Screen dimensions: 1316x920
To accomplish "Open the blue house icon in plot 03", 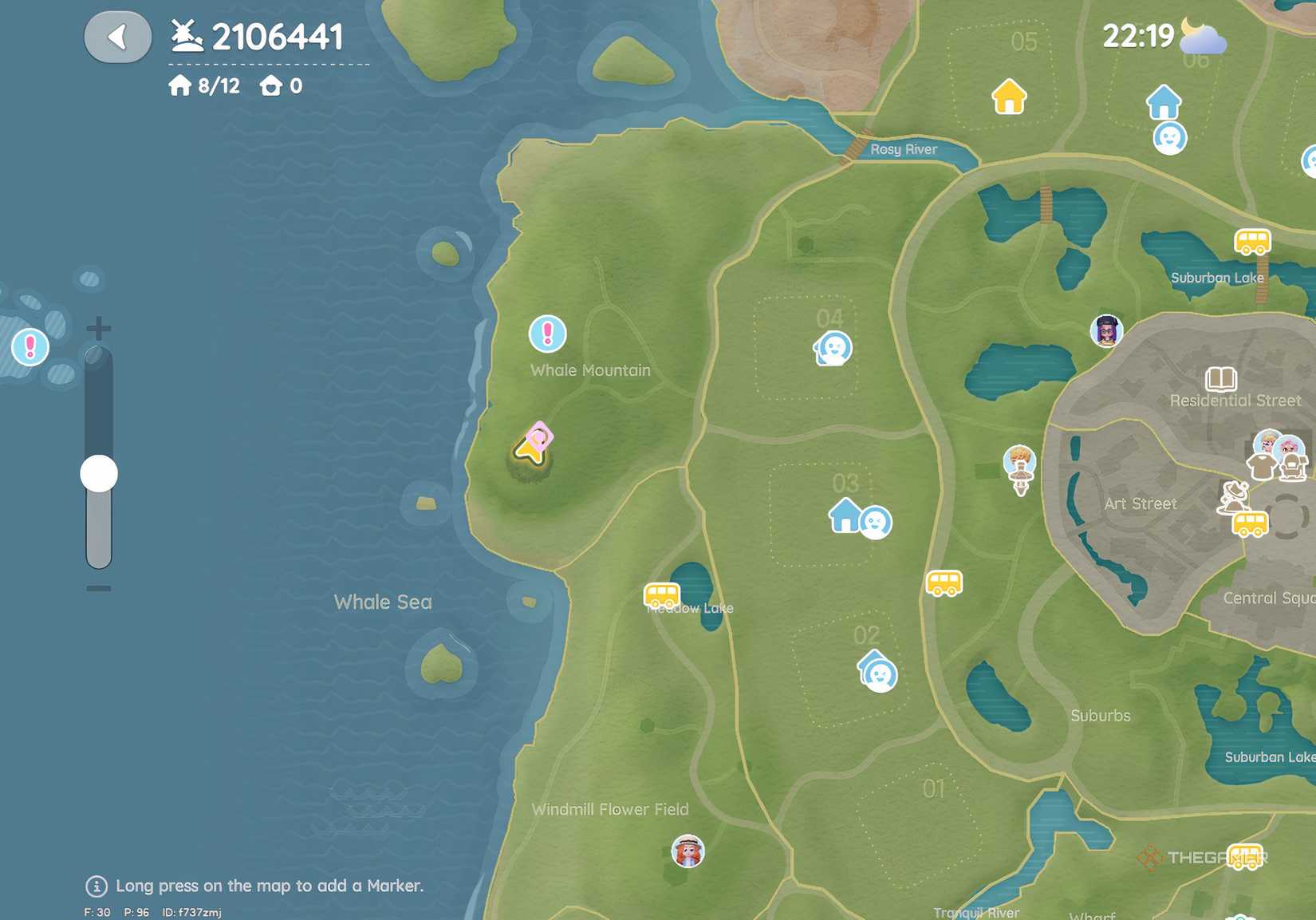I will 843,517.
